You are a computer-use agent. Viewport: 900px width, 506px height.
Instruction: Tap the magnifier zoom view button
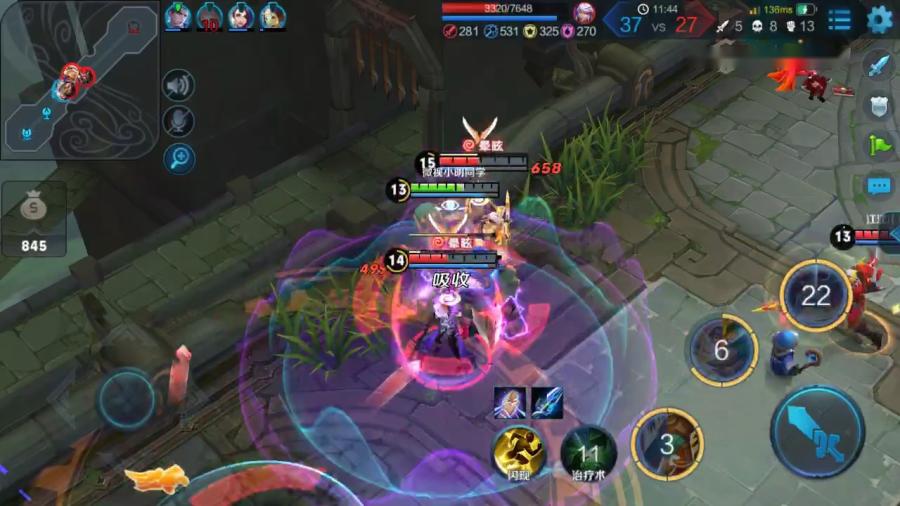178,157
